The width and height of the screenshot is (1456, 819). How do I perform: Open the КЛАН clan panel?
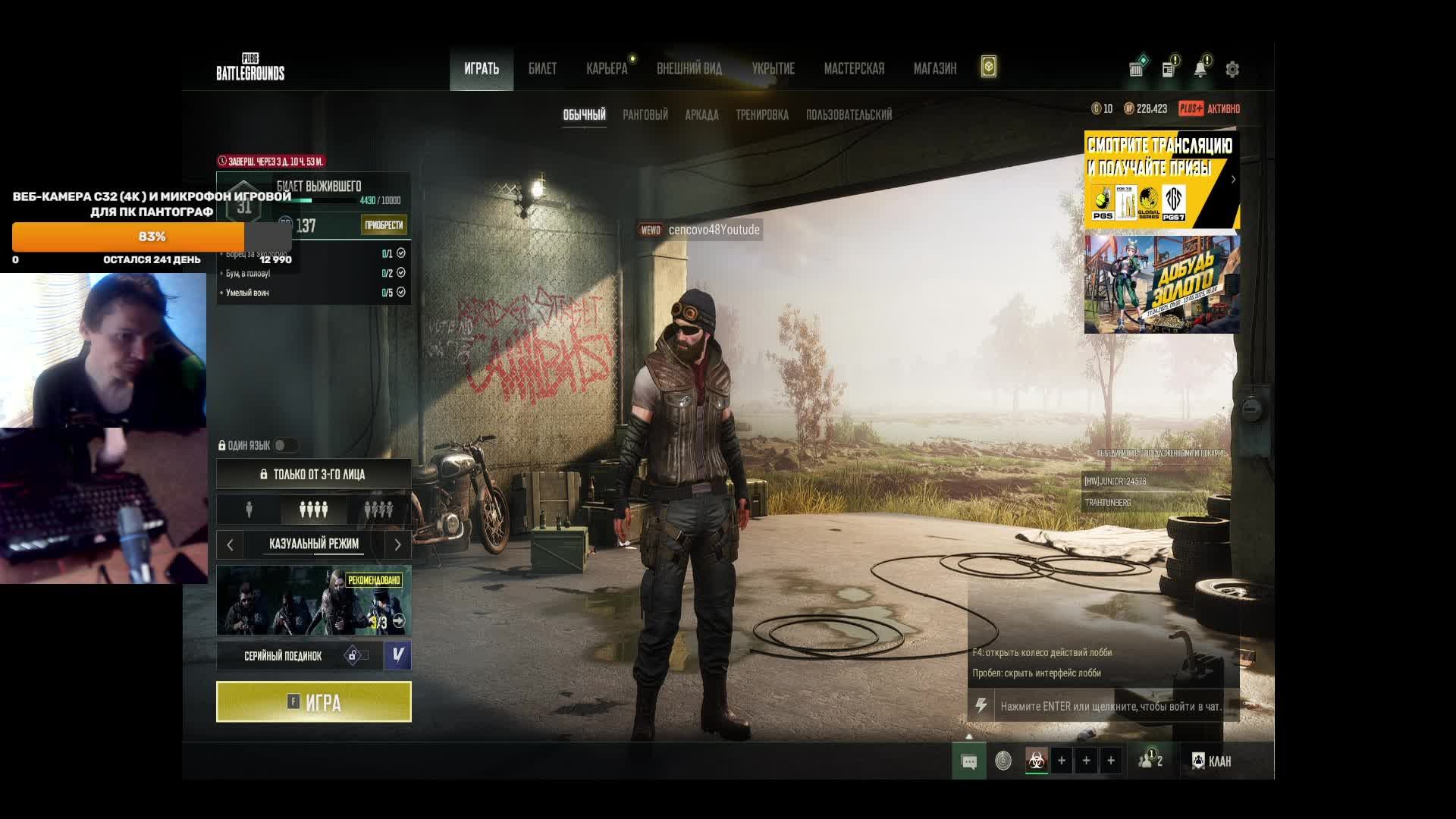[x=1212, y=761]
